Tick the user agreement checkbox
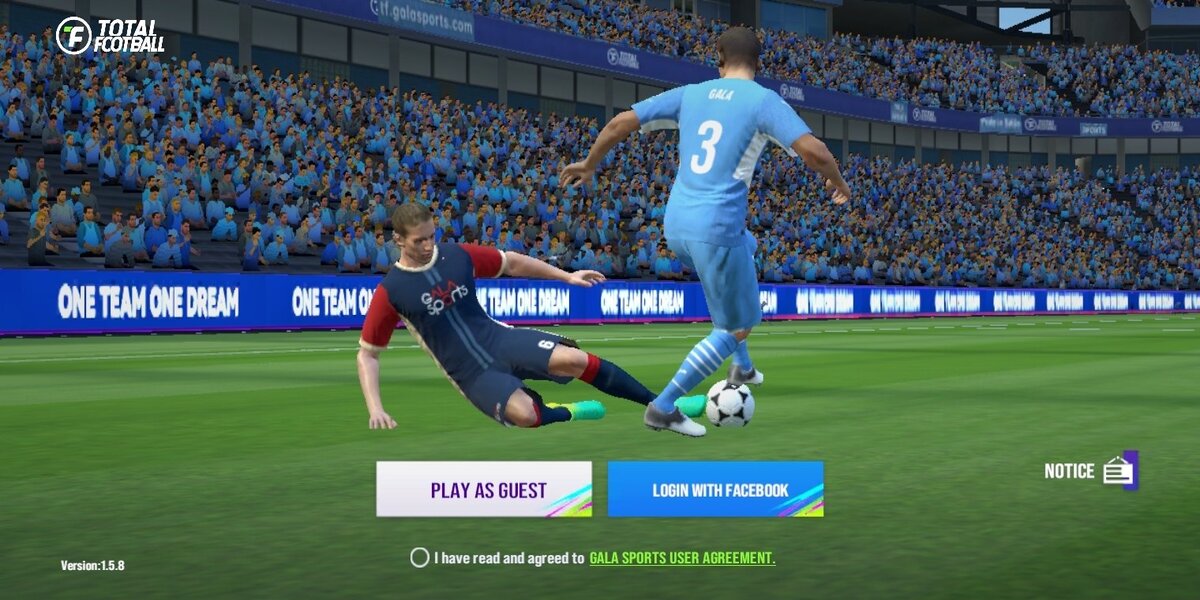1200x600 pixels. [420, 558]
